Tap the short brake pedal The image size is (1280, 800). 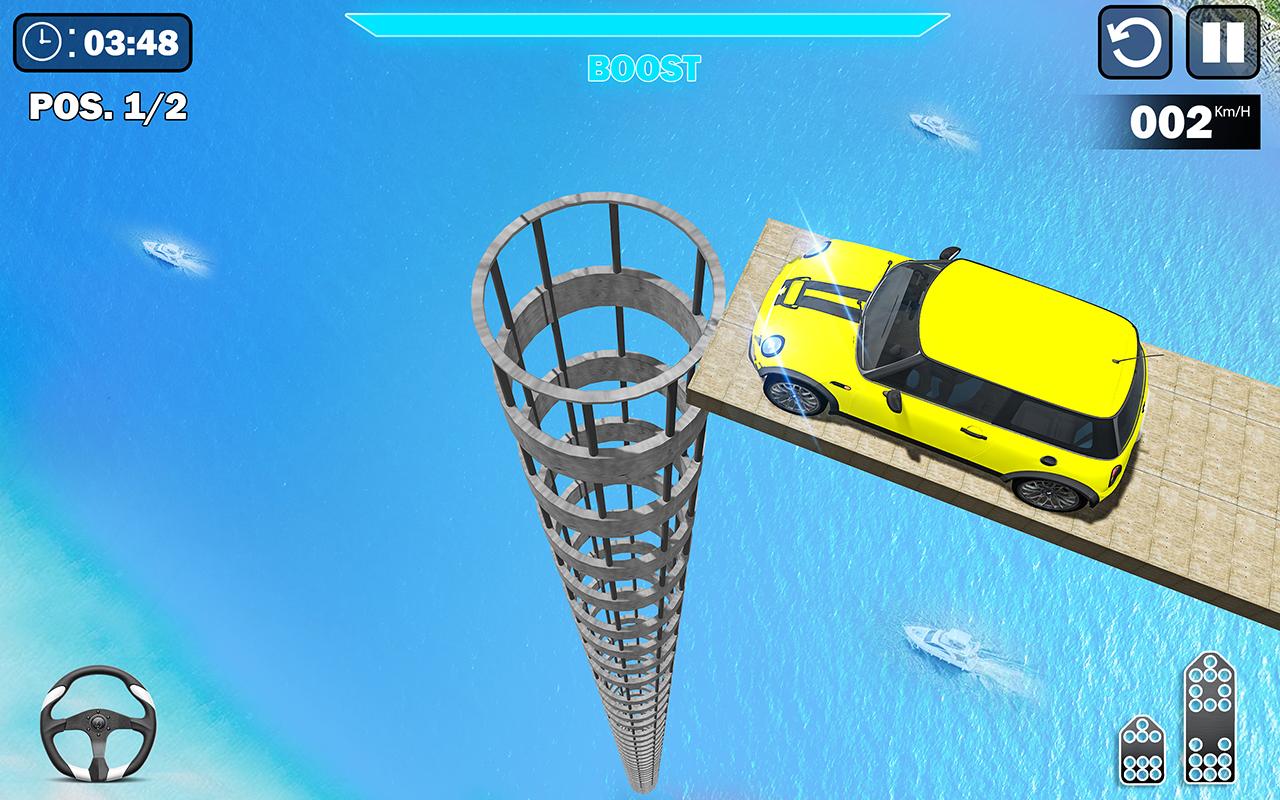point(1141,749)
